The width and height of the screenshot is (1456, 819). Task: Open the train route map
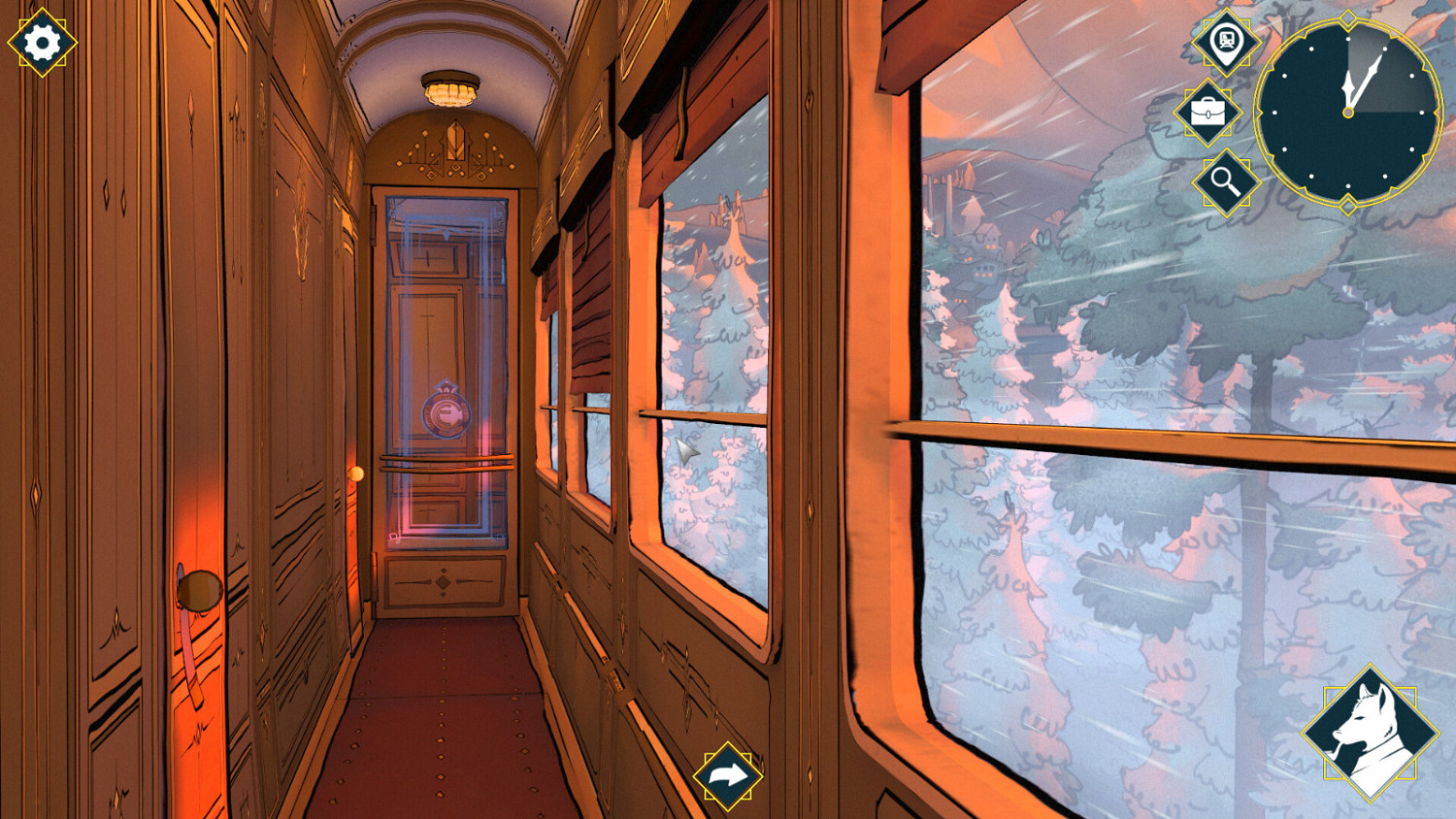point(1225,41)
